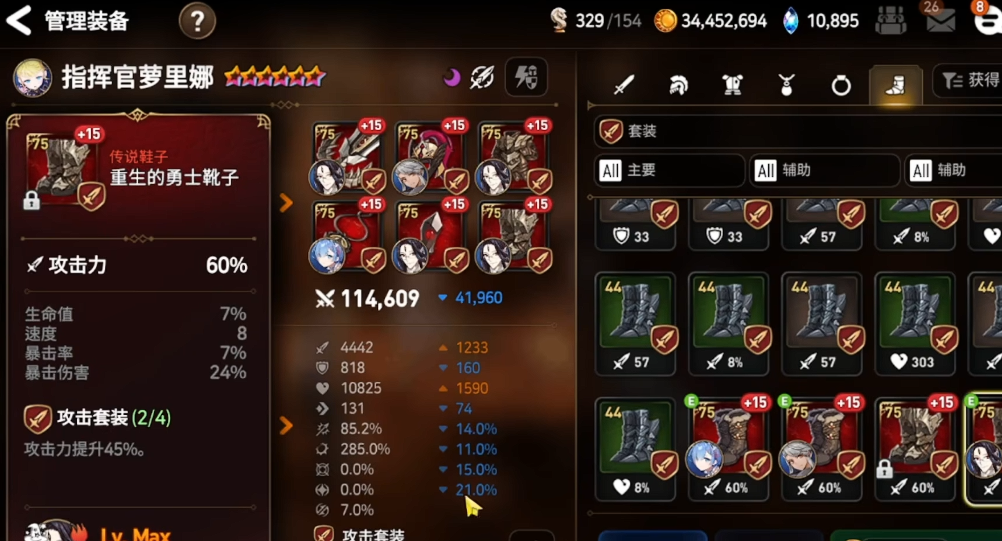
Task: Open the 获得 sort filter dropdown
Action: [968, 80]
